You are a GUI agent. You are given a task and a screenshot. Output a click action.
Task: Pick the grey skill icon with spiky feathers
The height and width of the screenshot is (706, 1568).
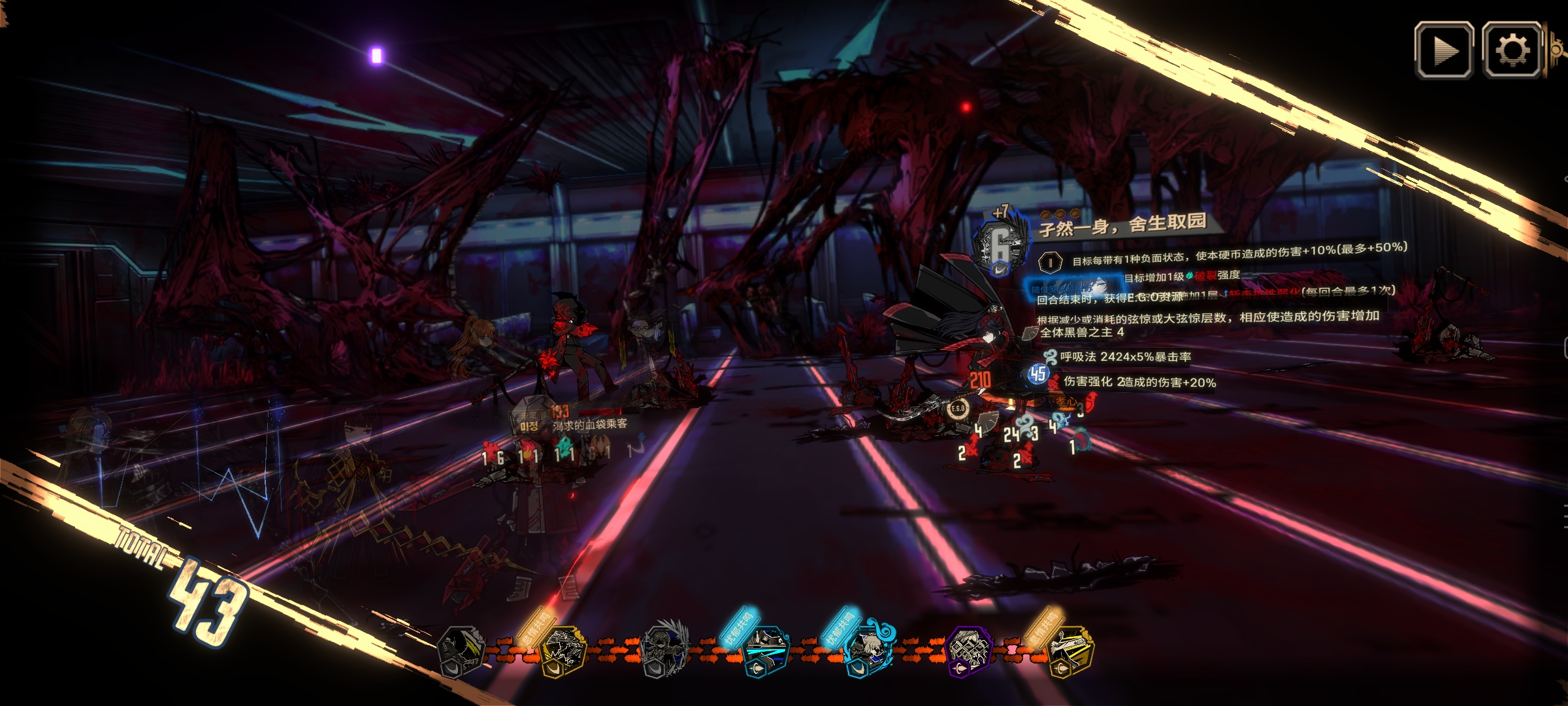pyautogui.click(x=665, y=649)
